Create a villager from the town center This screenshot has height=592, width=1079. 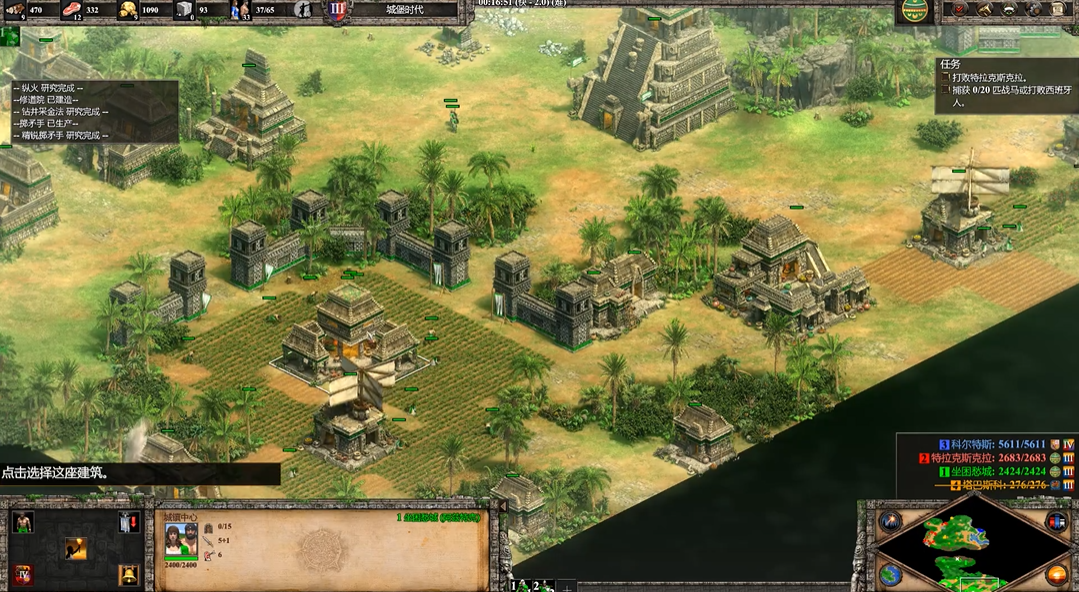point(23,522)
